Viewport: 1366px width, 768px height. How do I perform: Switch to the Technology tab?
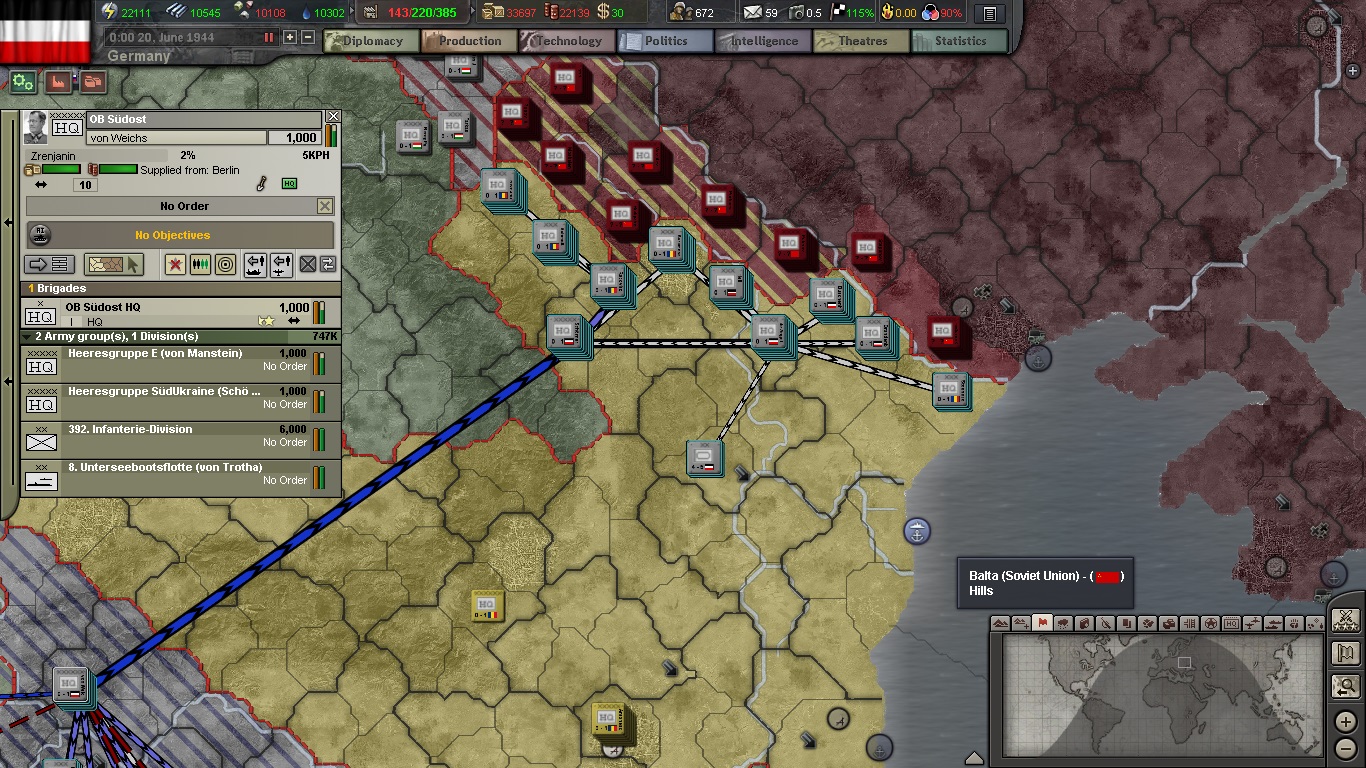click(566, 41)
